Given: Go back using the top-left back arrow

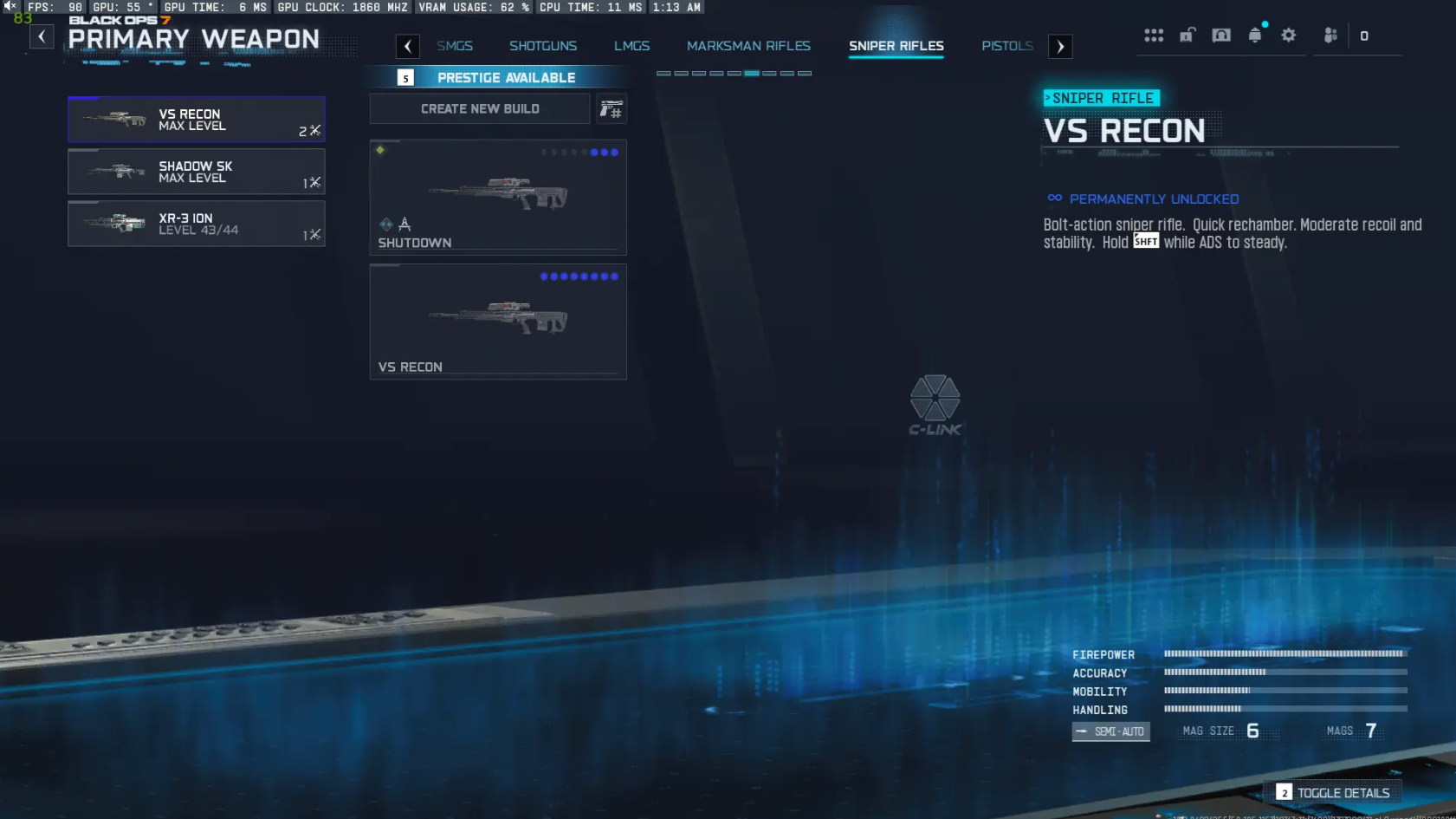Looking at the screenshot, I should pos(42,36).
